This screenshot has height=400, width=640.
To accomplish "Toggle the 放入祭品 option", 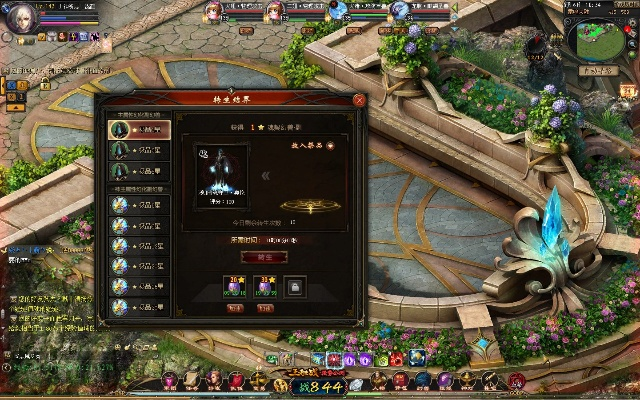I will tap(330, 144).
